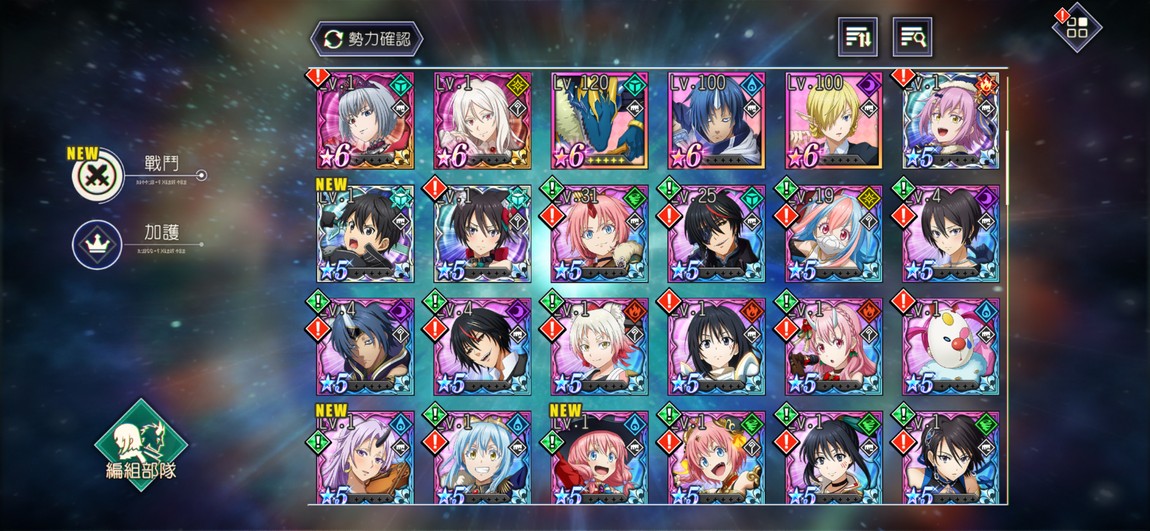
Task: Choose the white-haired cat-eared character card
Action: coord(599,347)
